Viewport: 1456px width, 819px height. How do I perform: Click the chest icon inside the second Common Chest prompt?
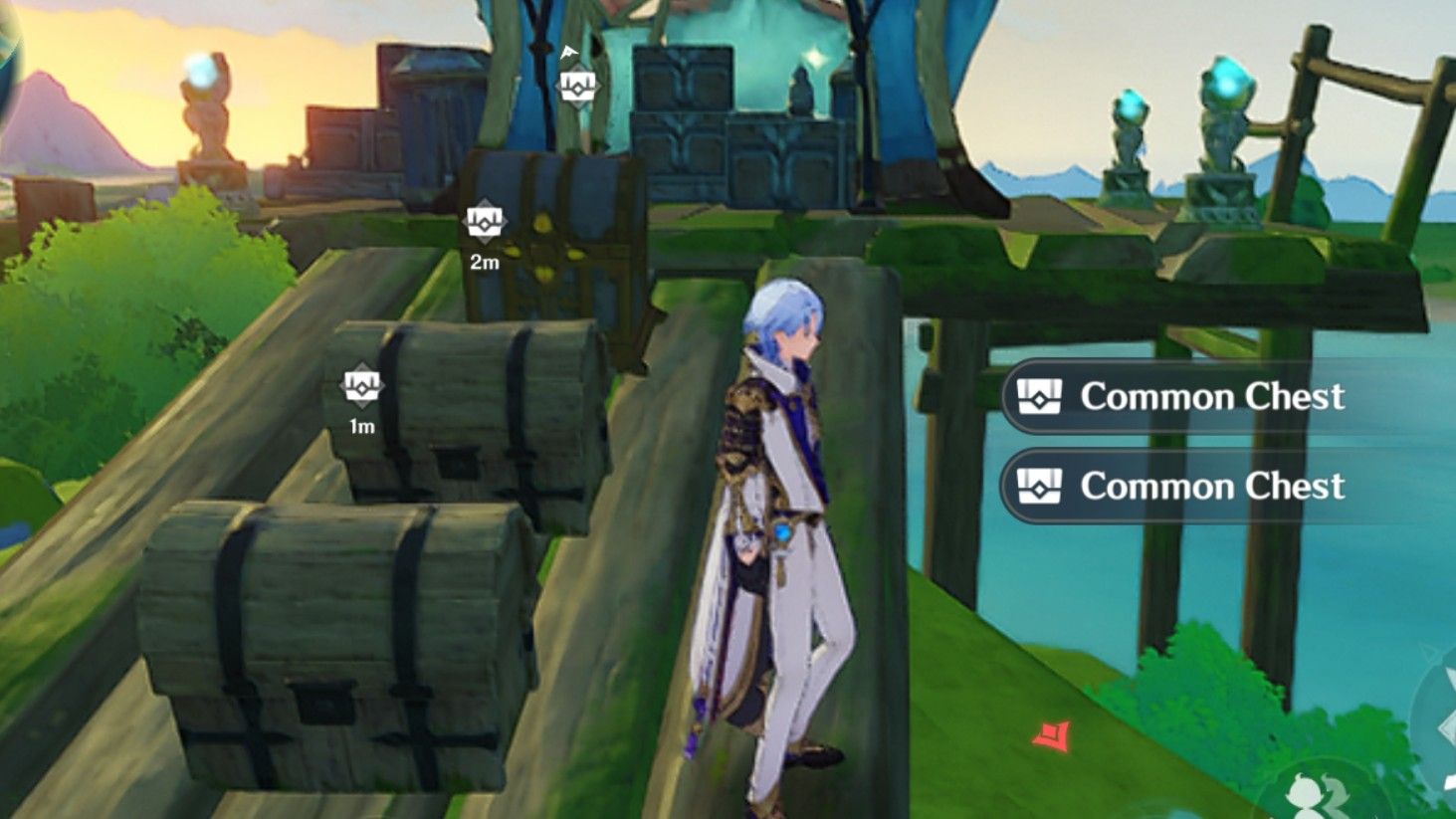1042,486
